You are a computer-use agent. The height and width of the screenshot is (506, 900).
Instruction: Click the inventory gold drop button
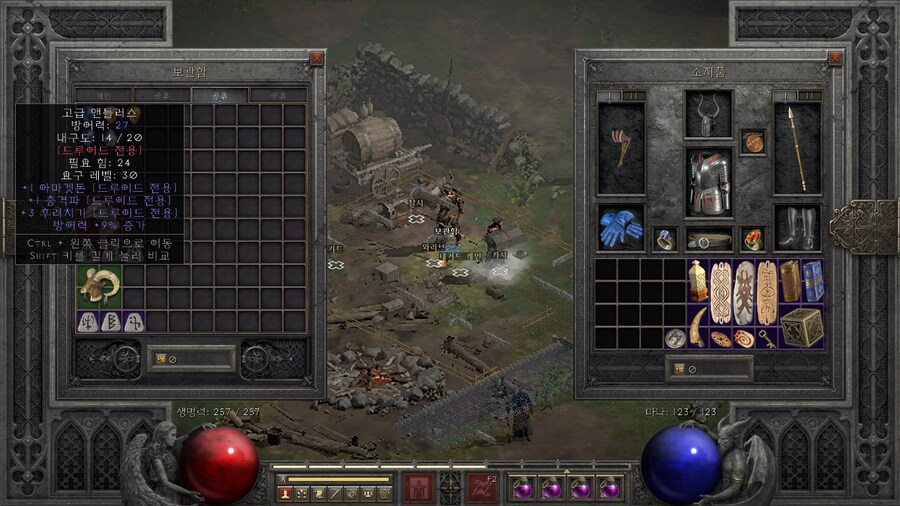tap(680, 368)
